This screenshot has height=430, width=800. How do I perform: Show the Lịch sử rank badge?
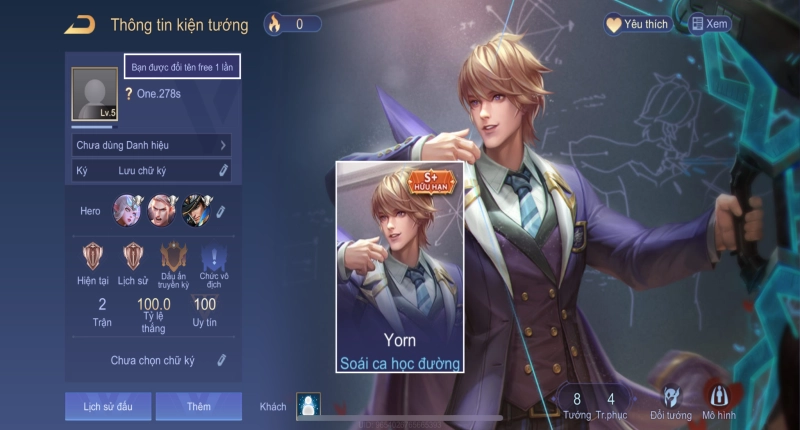point(133,261)
